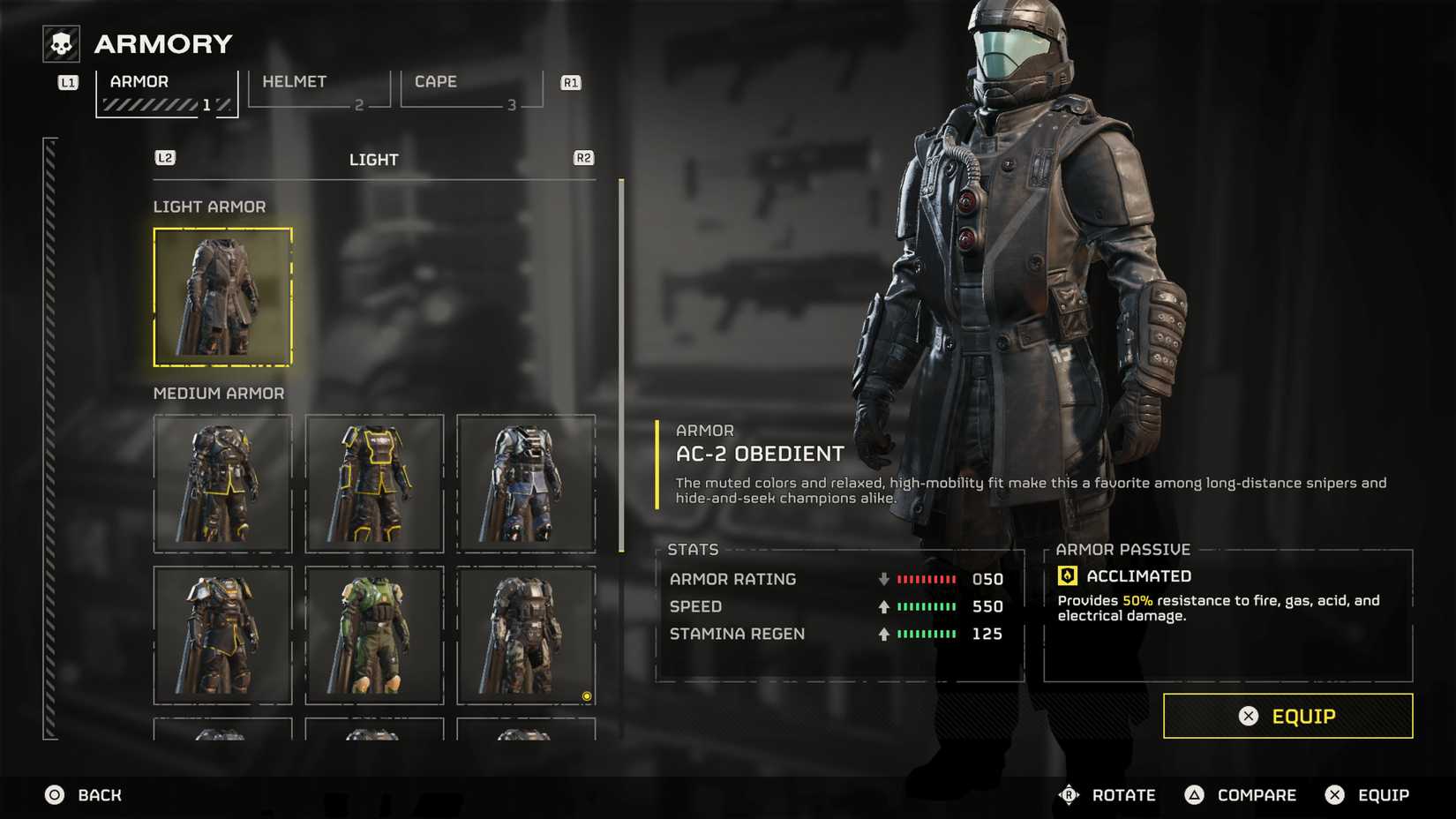Click the yellow dot marker on bottom-right armor
This screenshot has height=819, width=1456.
(587, 697)
